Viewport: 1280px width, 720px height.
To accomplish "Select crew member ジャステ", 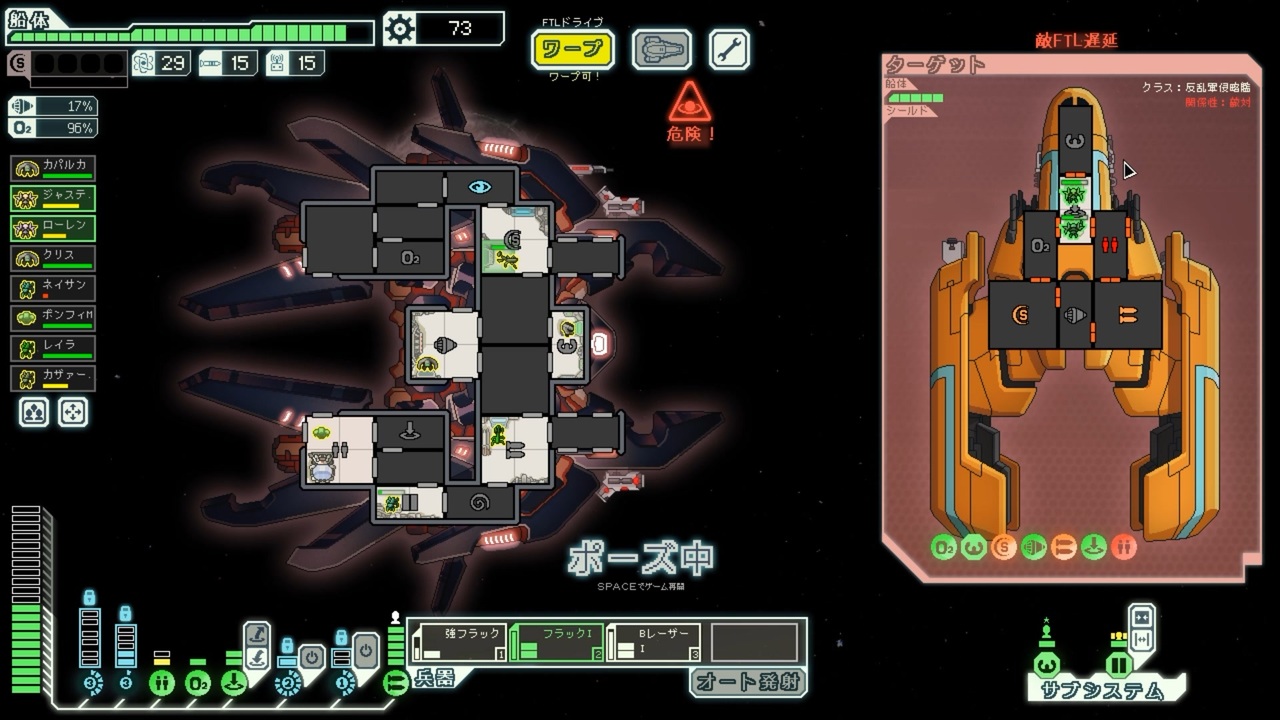I will click(53, 198).
